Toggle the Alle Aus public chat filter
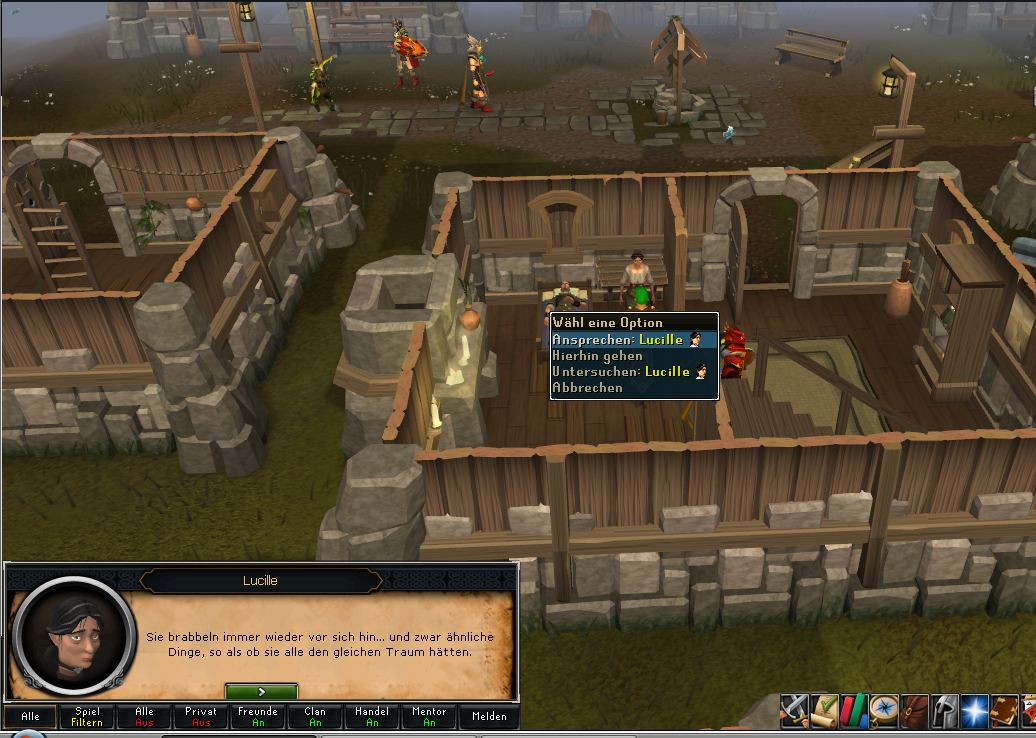 pyautogui.click(x=144, y=716)
